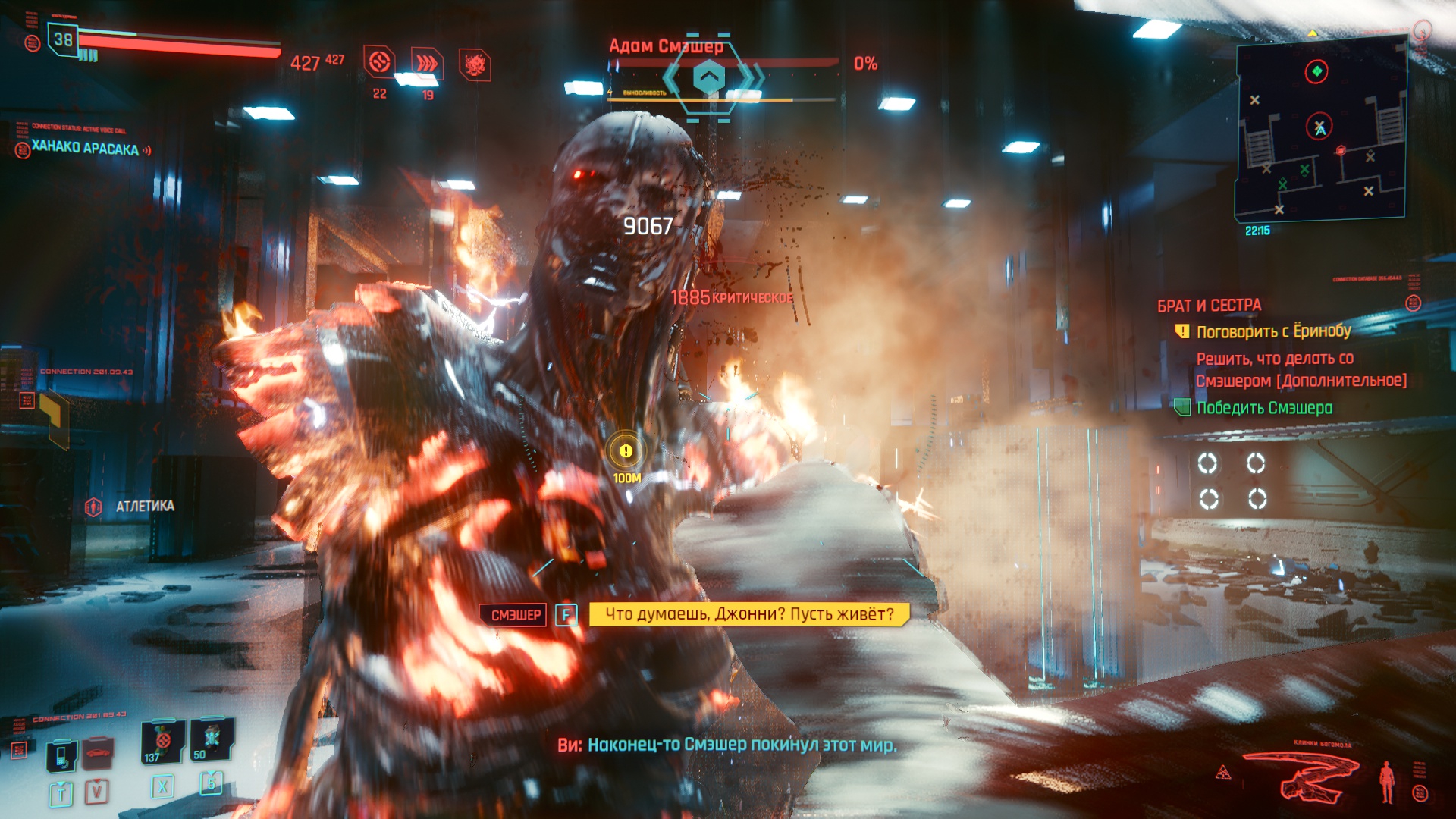Click the first status effect icon showing 22
The height and width of the screenshot is (819, 1456).
pos(380,62)
